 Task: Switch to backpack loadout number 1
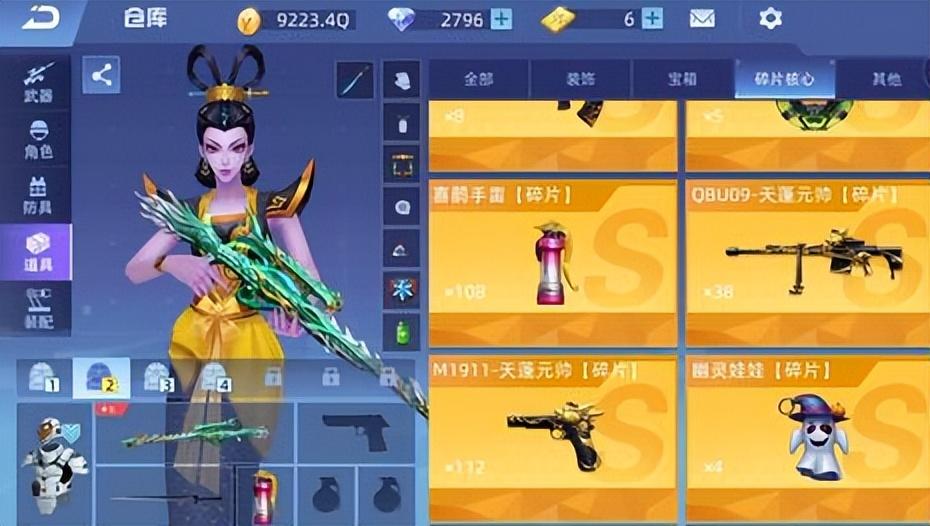44,377
